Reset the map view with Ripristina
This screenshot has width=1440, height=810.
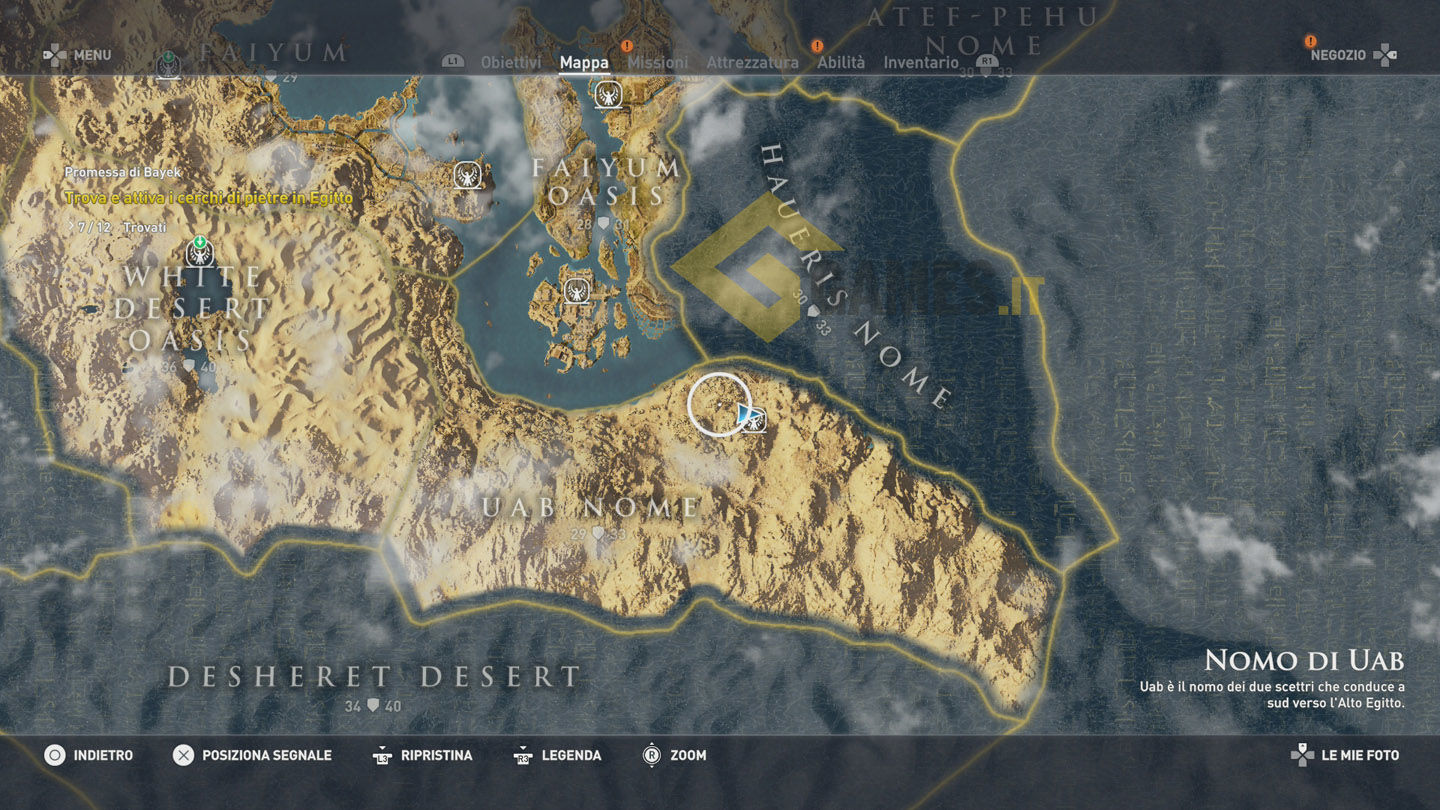click(423, 755)
